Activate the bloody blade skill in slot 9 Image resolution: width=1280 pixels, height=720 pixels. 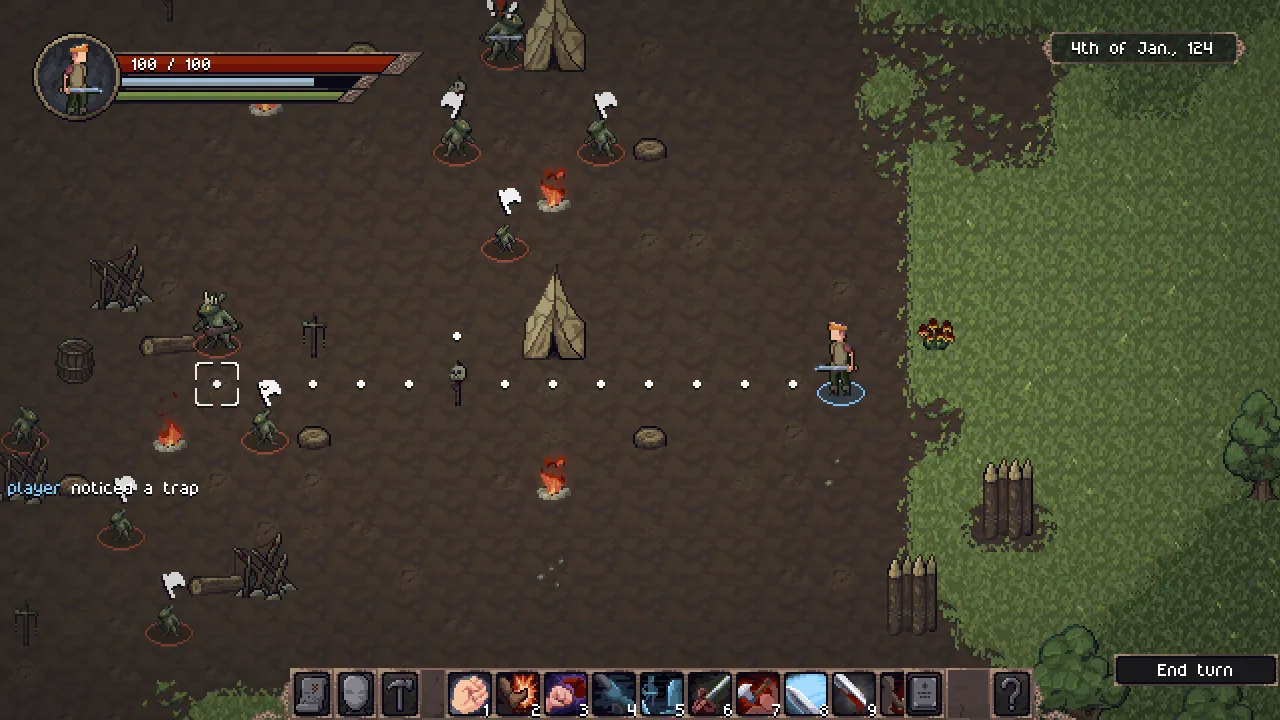[853, 693]
